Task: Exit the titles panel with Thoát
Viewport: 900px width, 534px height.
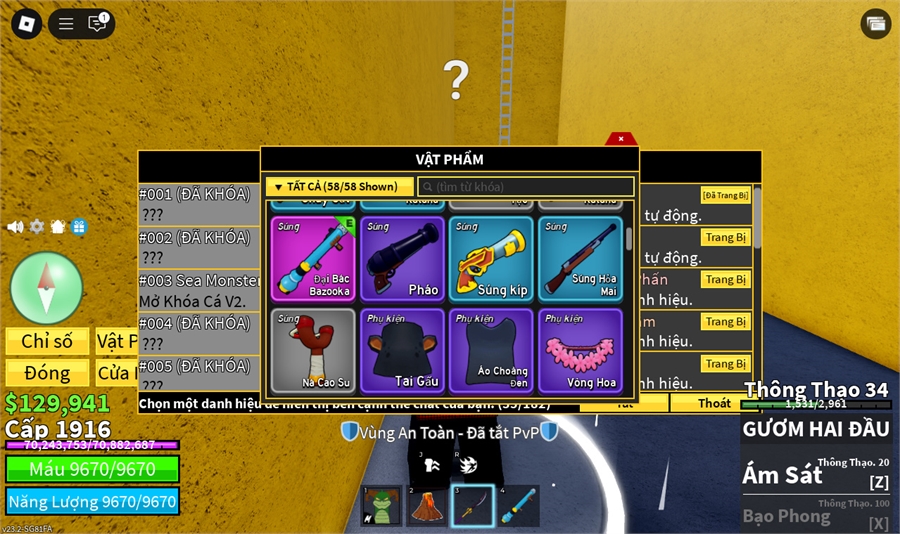Action: pos(714,404)
